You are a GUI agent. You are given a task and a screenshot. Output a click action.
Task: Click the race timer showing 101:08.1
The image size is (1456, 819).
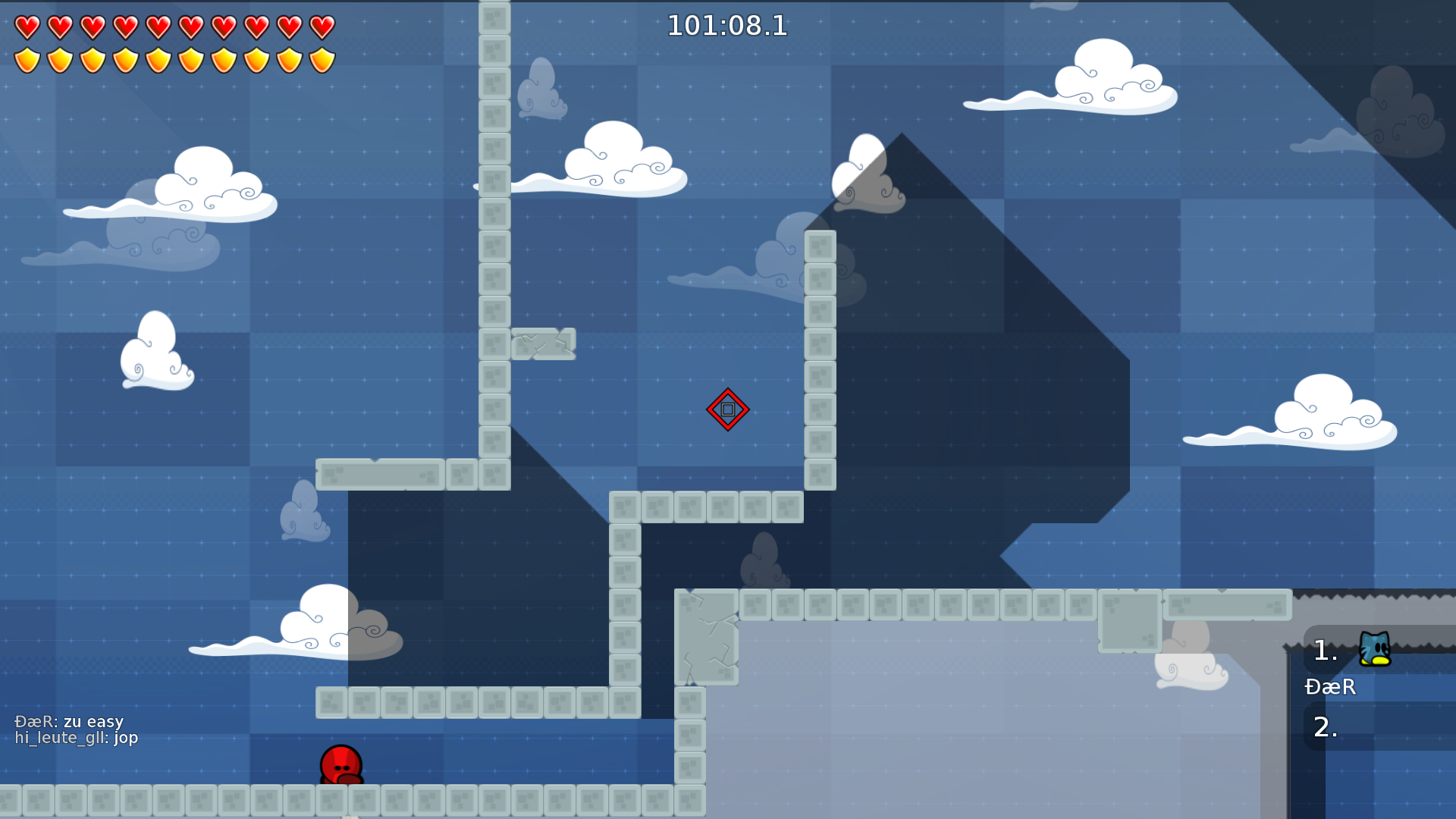(727, 26)
